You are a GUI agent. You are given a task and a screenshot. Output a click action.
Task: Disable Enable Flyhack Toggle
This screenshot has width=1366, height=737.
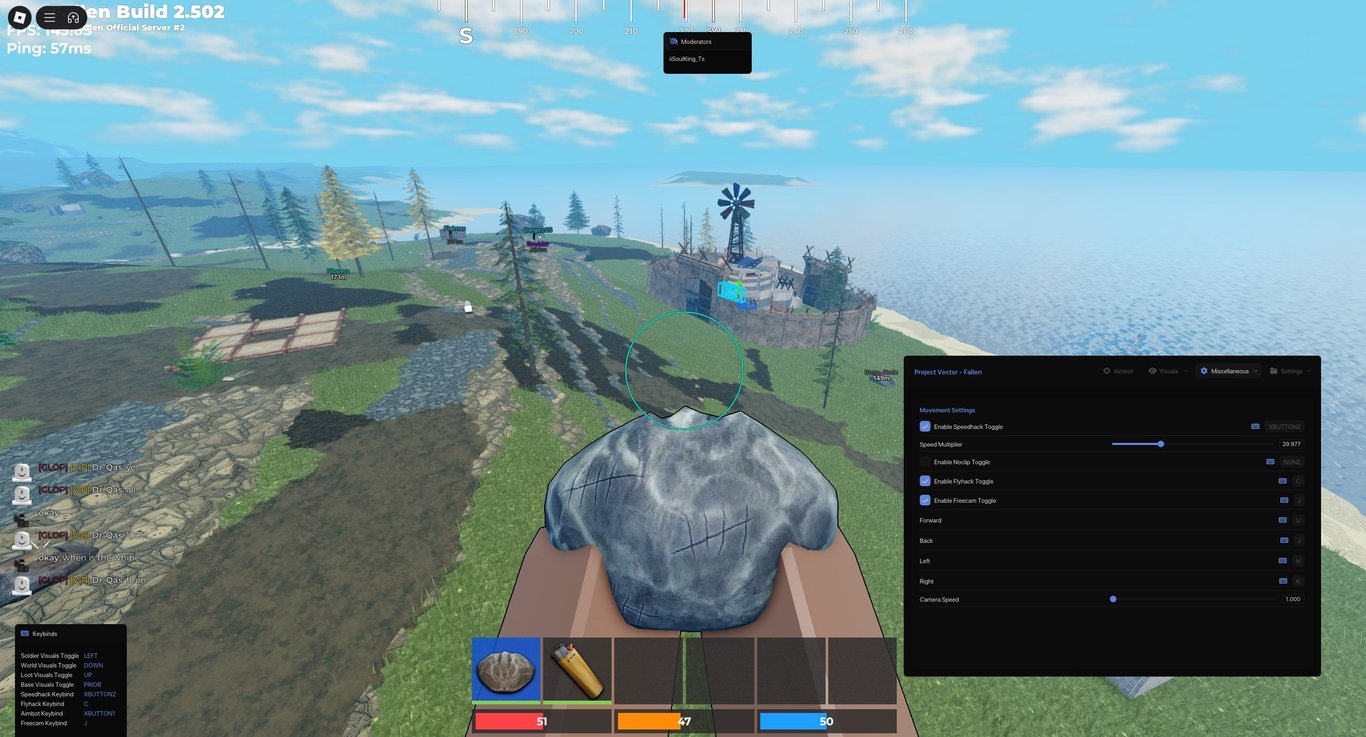point(925,481)
